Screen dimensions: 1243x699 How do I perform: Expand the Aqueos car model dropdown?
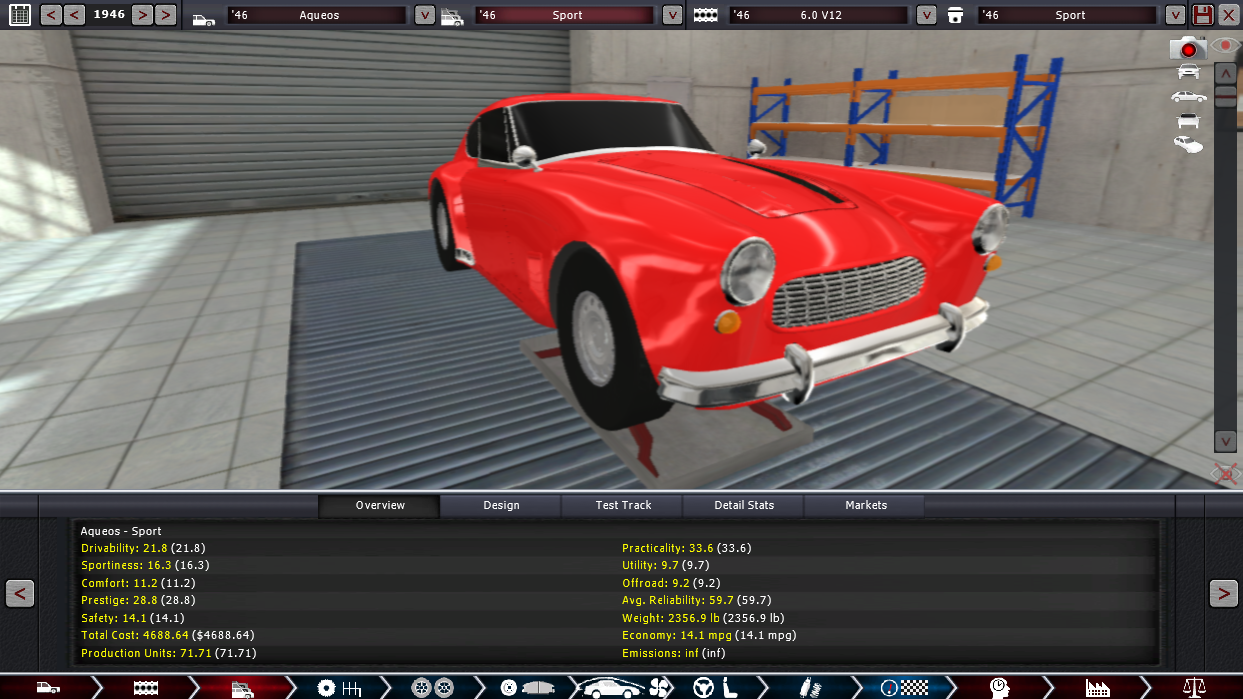click(425, 15)
